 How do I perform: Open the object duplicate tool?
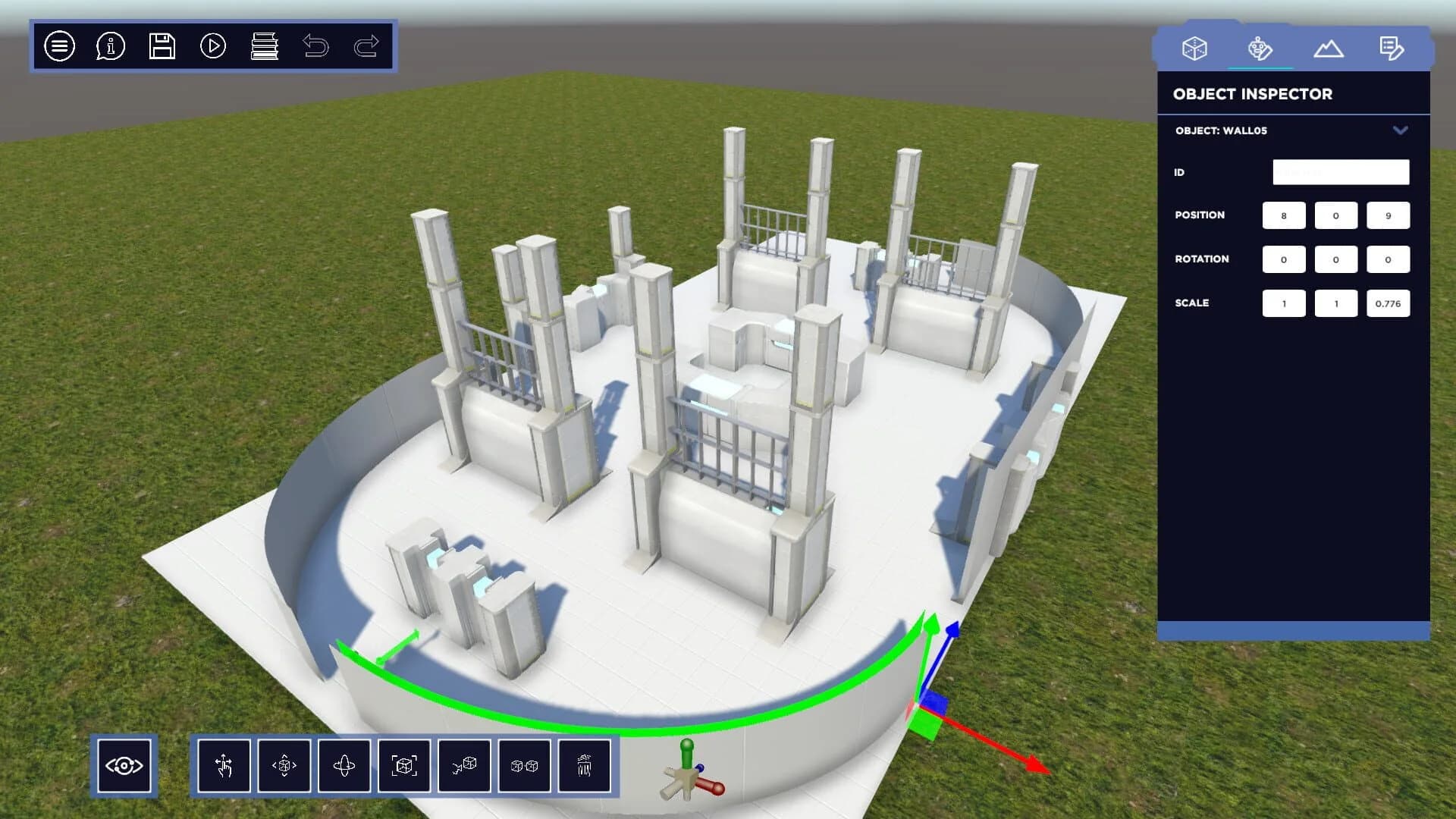click(x=524, y=766)
